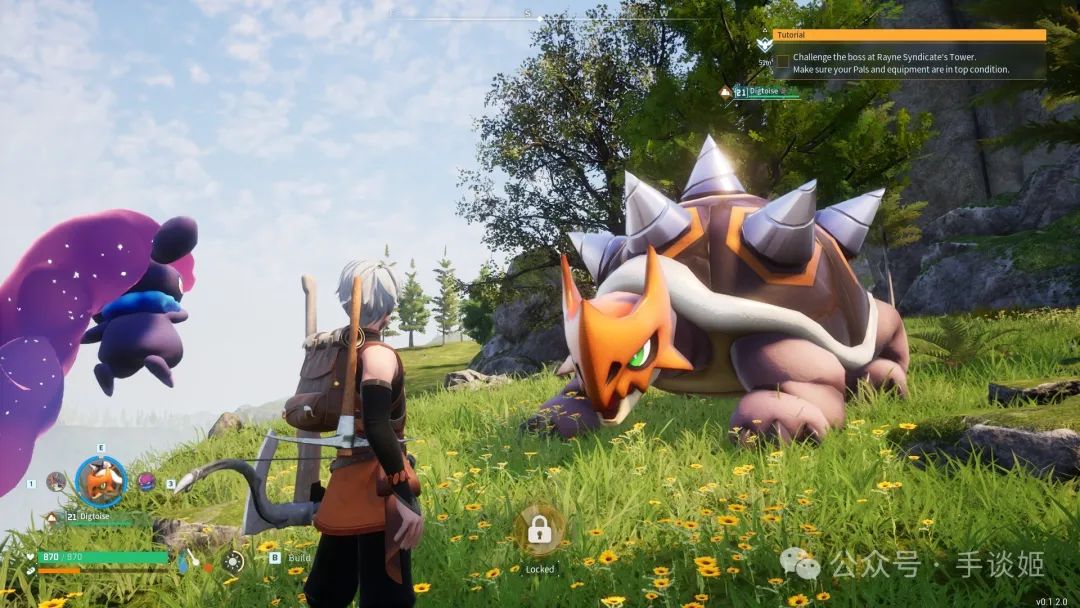The width and height of the screenshot is (1080, 608).
Task: Choose the previous Pal portrait in party wheel
Action: tap(56, 481)
